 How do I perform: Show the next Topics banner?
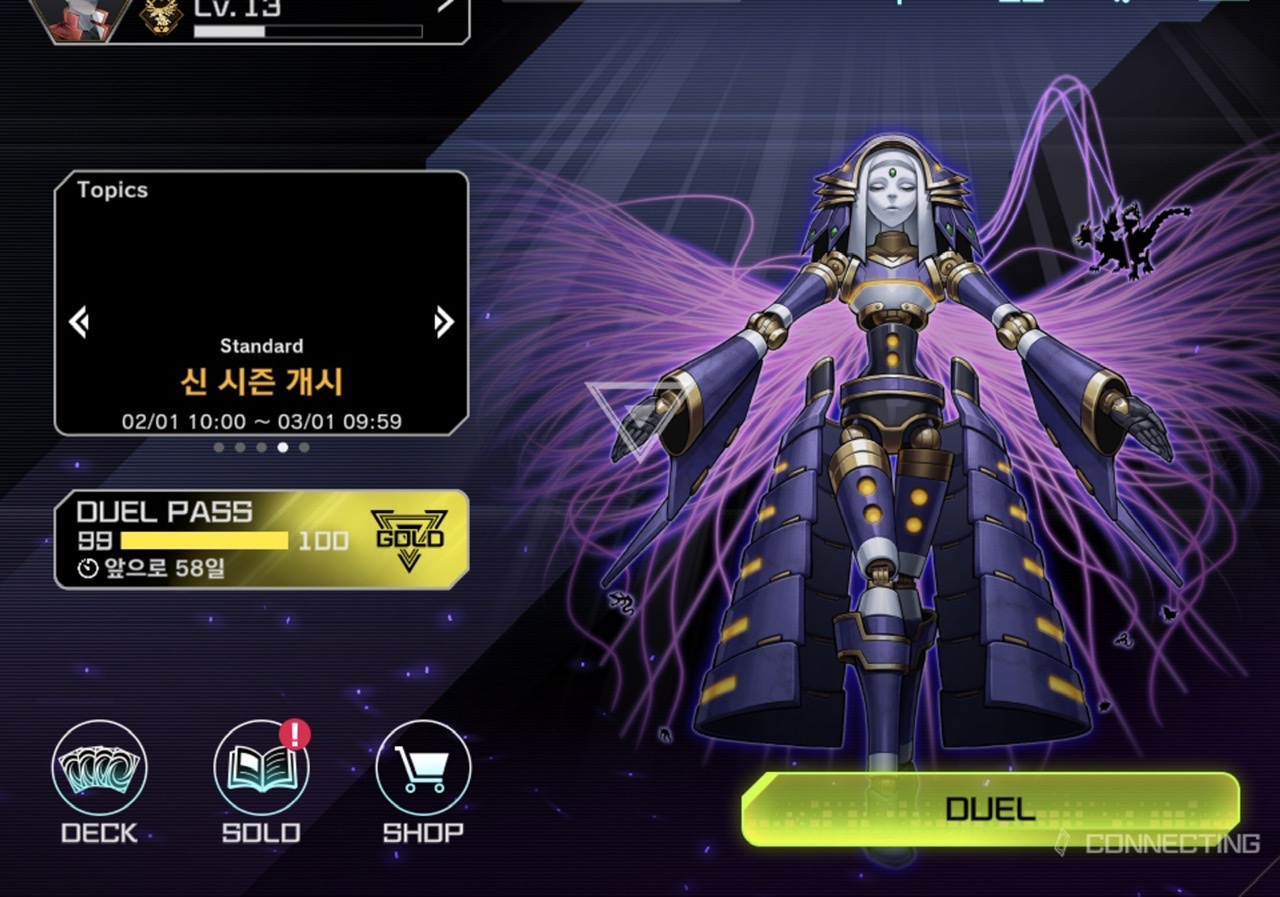pyautogui.click(x=444, y=322)
